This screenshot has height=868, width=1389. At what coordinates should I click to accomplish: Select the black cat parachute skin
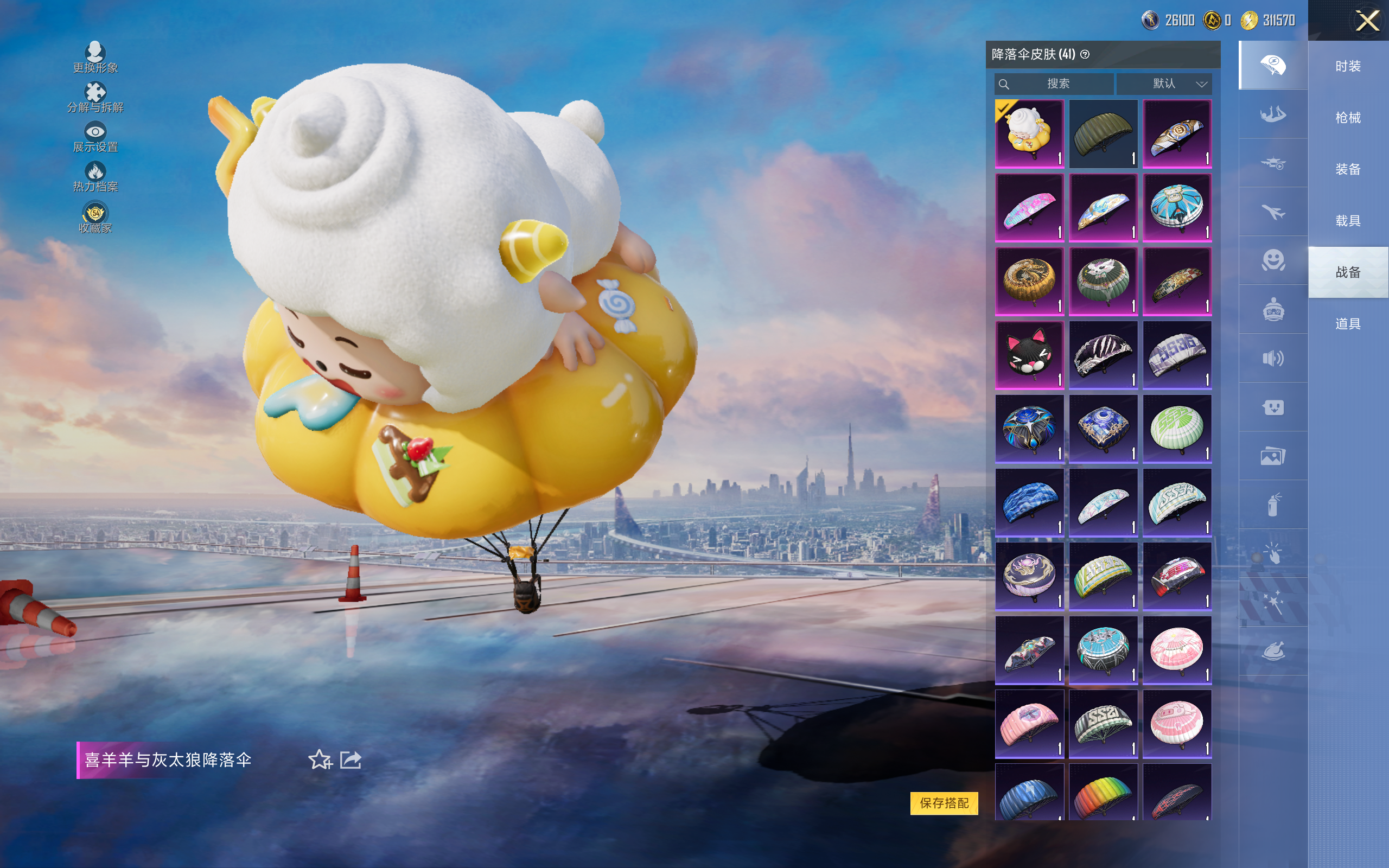point(1029,355)
